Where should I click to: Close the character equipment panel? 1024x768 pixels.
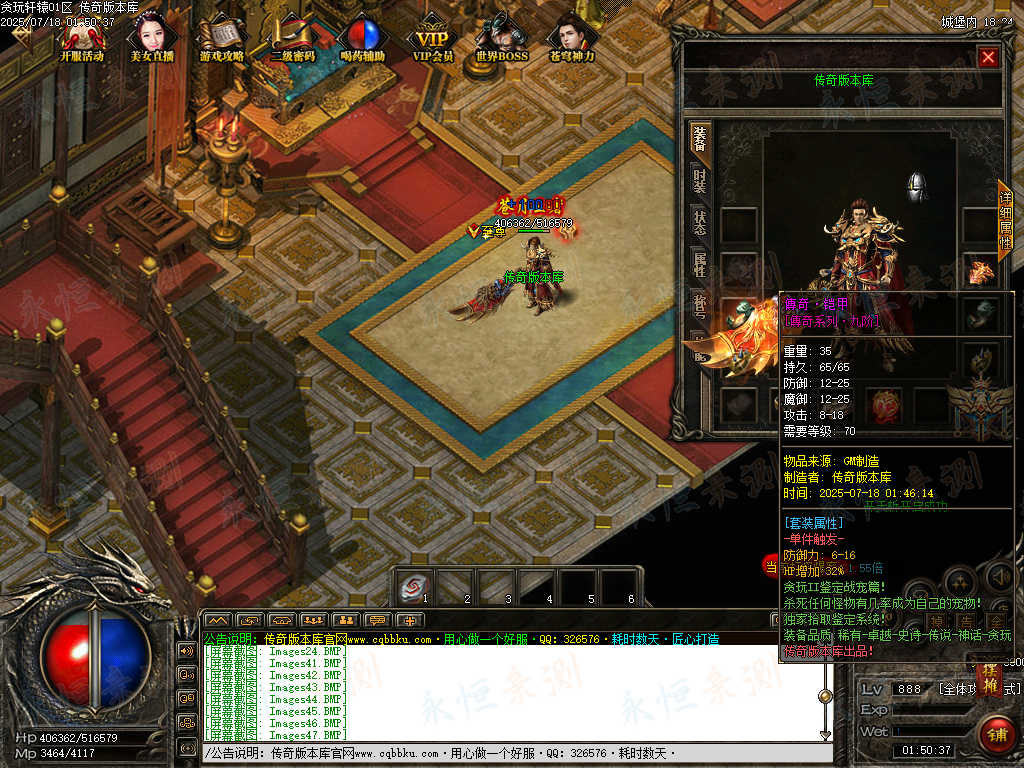pyautogui.click(x=988, y=58)
